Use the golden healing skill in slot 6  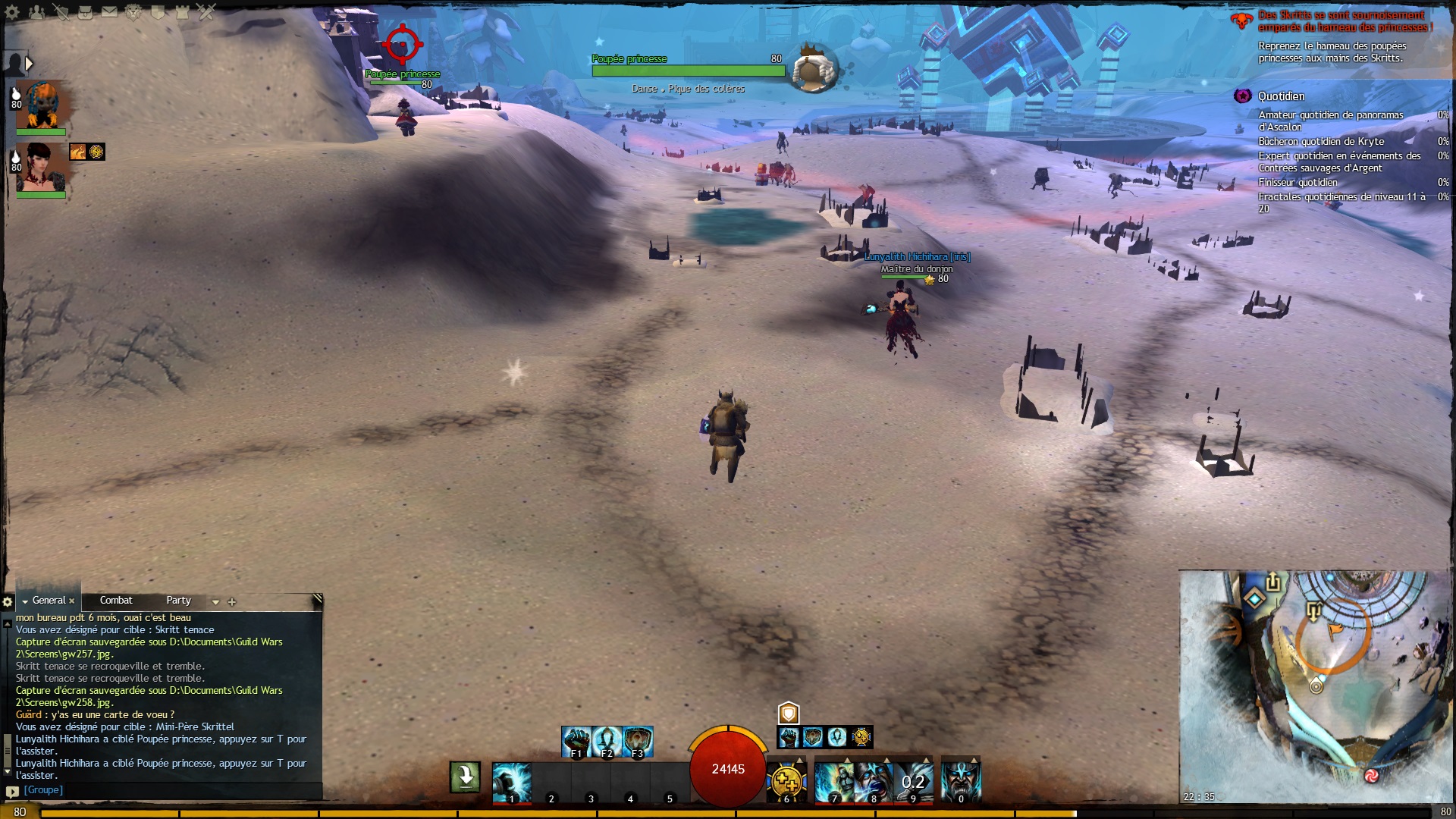coord(786,782)
